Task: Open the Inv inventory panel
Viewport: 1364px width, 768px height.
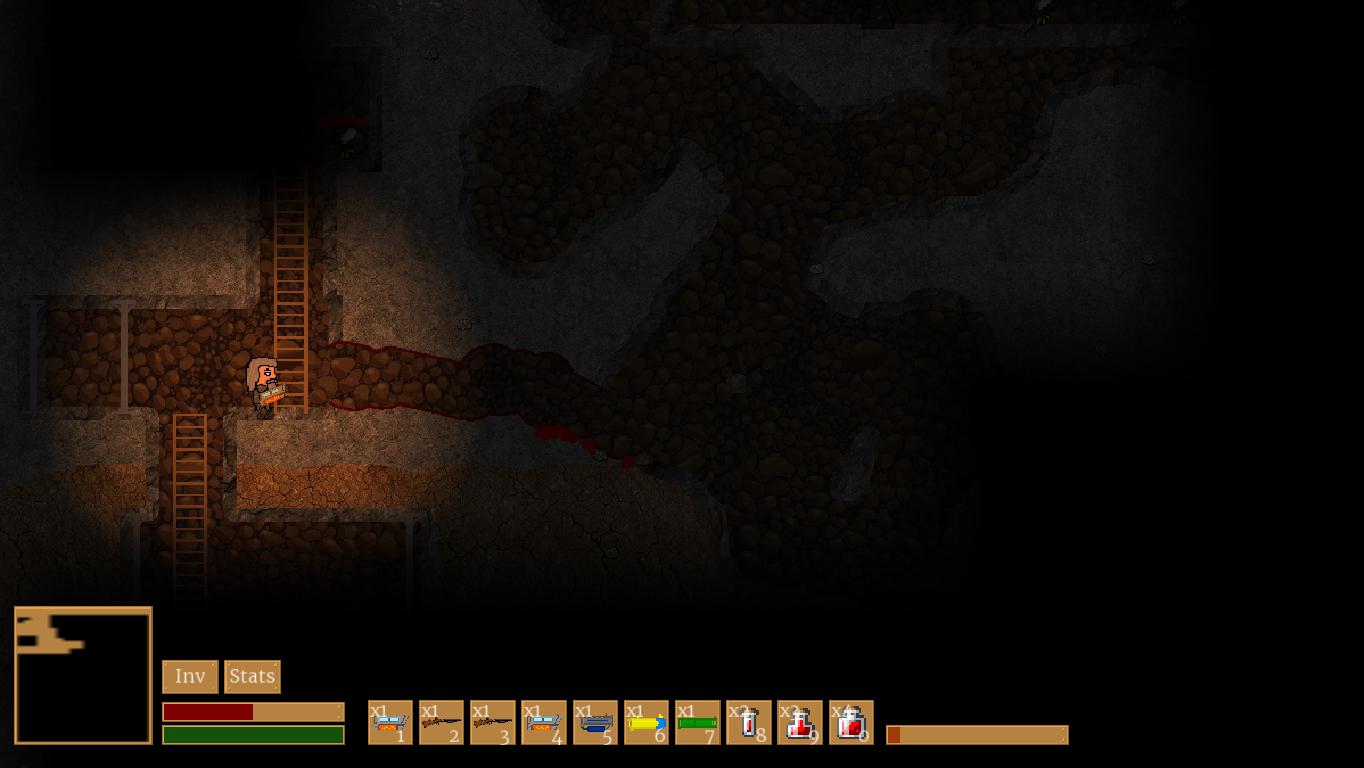Action: click(190, 677)
